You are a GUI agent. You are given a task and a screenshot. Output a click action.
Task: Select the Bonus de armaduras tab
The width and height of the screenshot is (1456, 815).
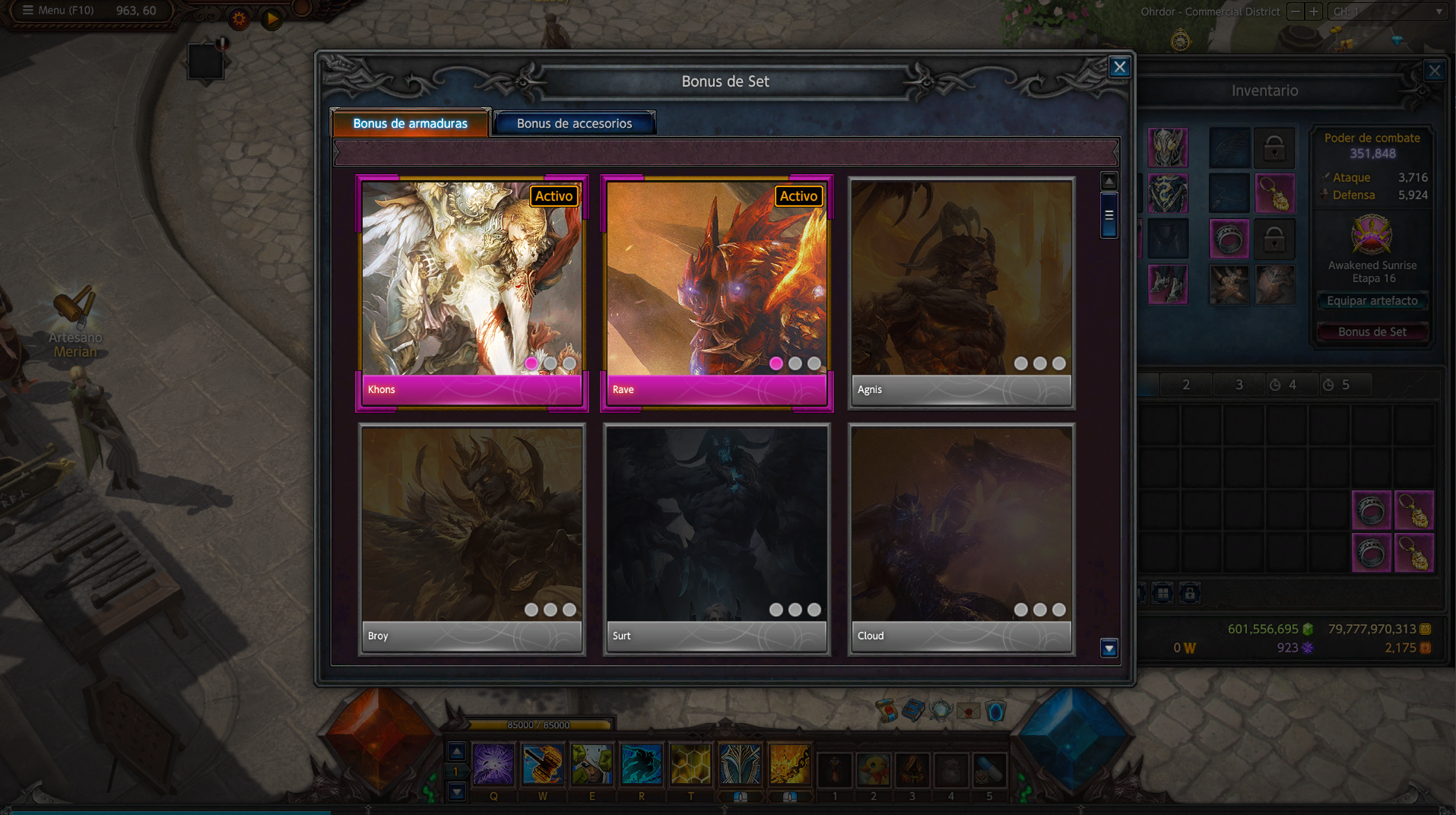(410, 123)
